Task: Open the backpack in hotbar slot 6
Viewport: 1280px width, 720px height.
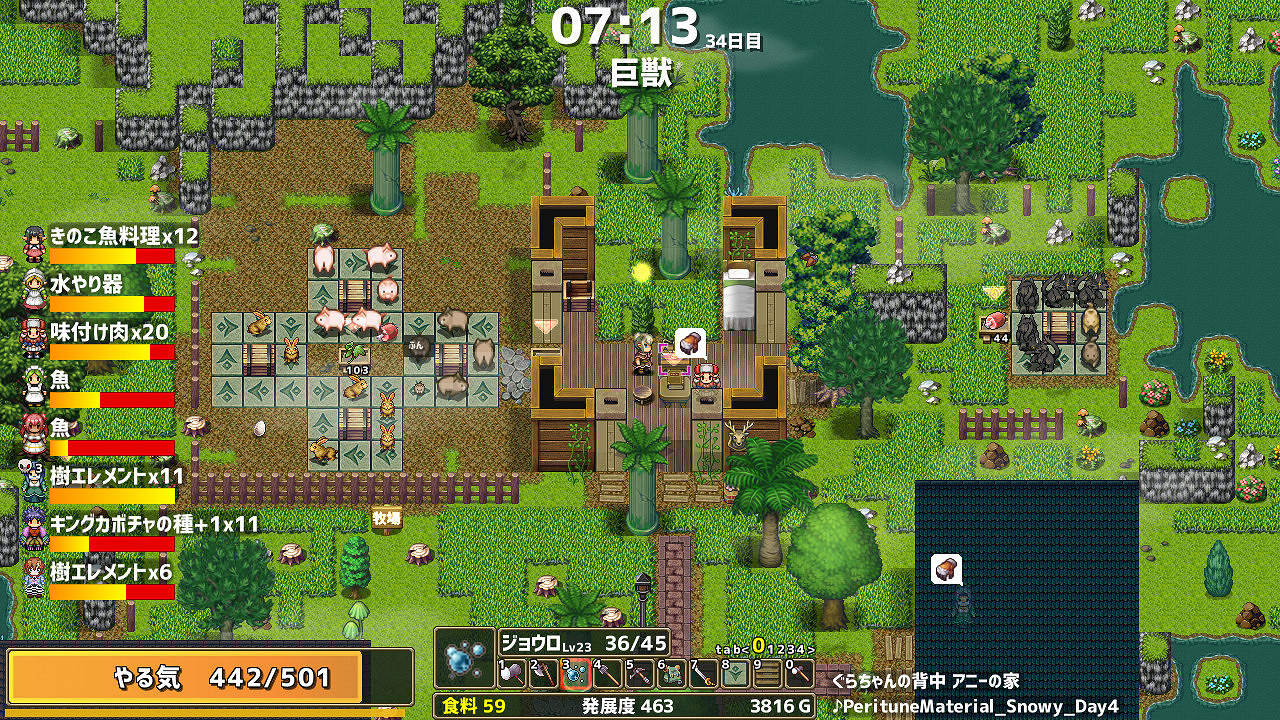Action: click(x=671, y=674)
